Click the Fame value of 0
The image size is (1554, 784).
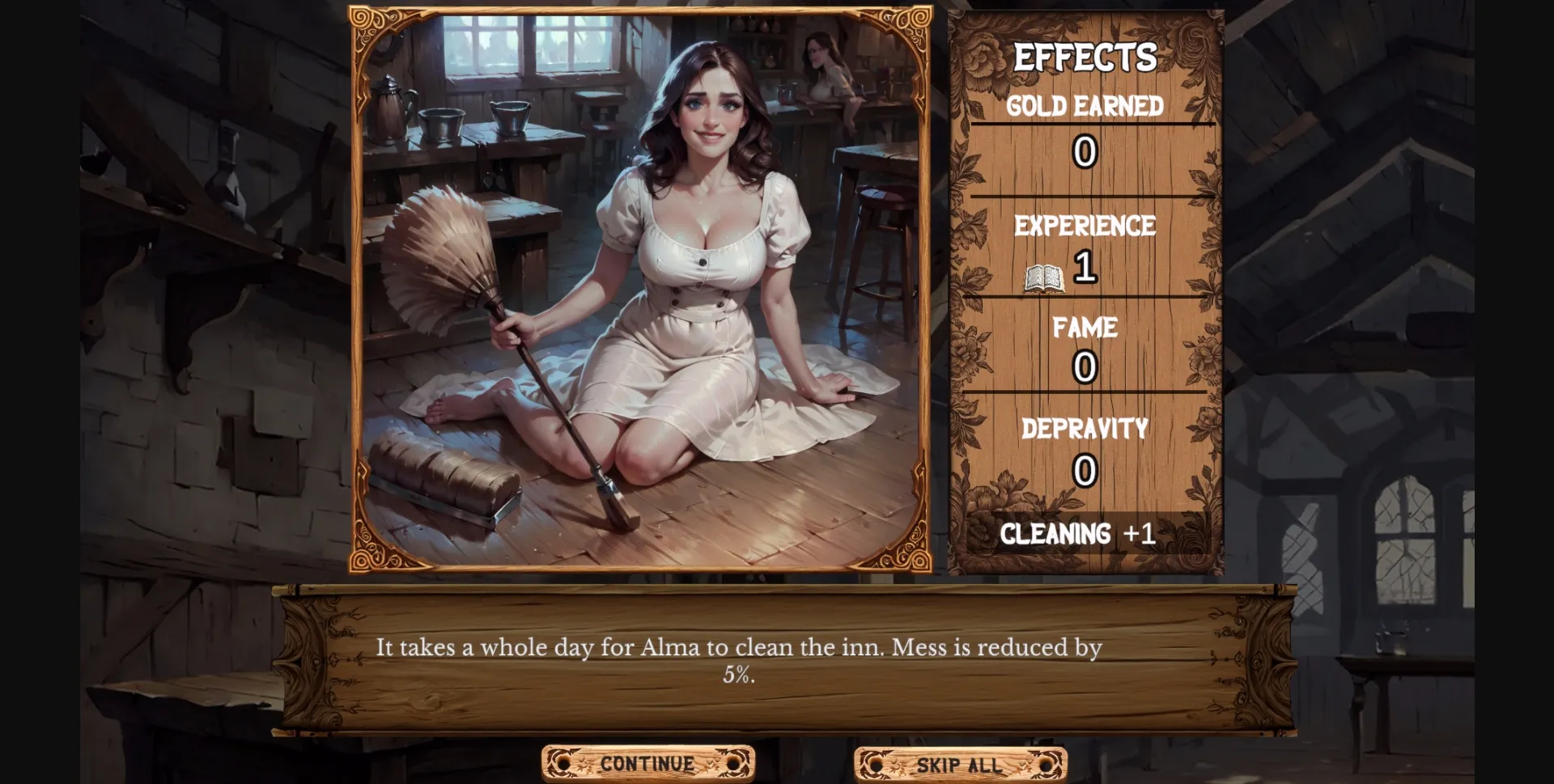tap(1084, 369)
